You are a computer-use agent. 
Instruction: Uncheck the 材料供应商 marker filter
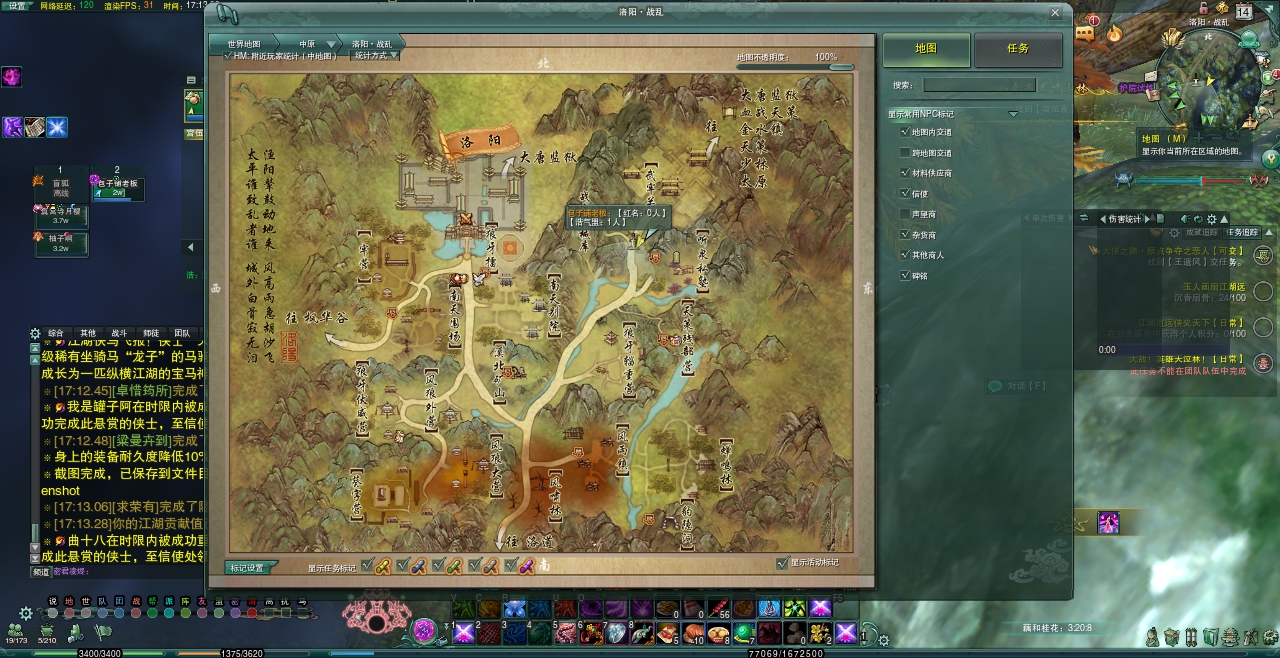point(905,173)
